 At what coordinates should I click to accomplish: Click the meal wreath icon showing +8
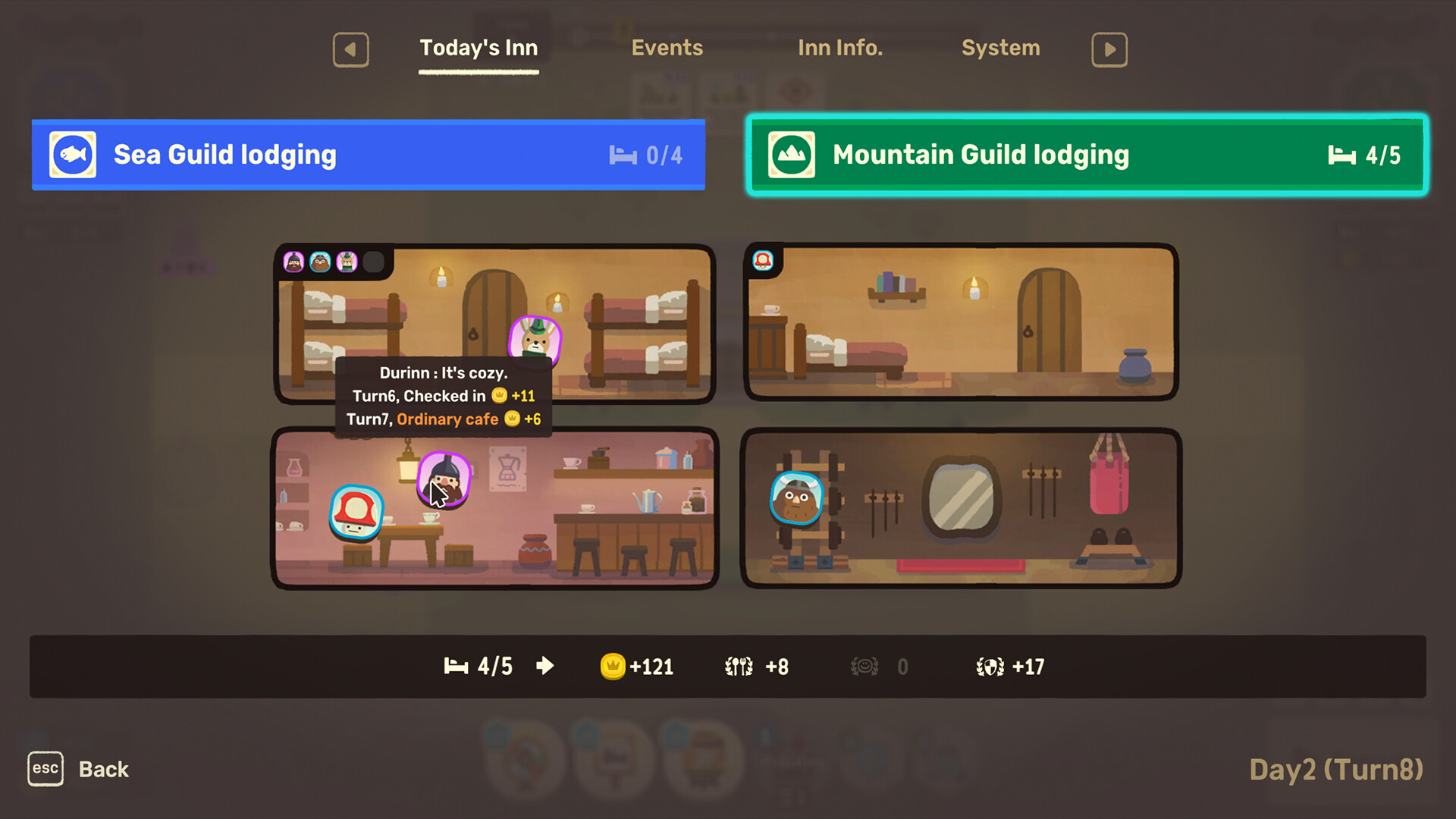tap(738, 667)
